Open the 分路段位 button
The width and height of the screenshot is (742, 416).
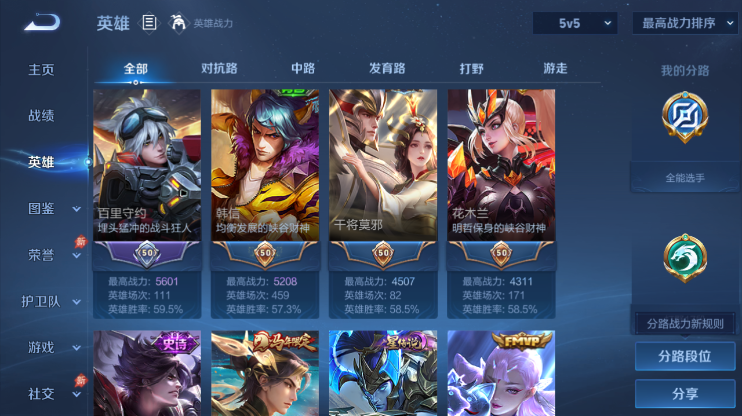point(685,356)
